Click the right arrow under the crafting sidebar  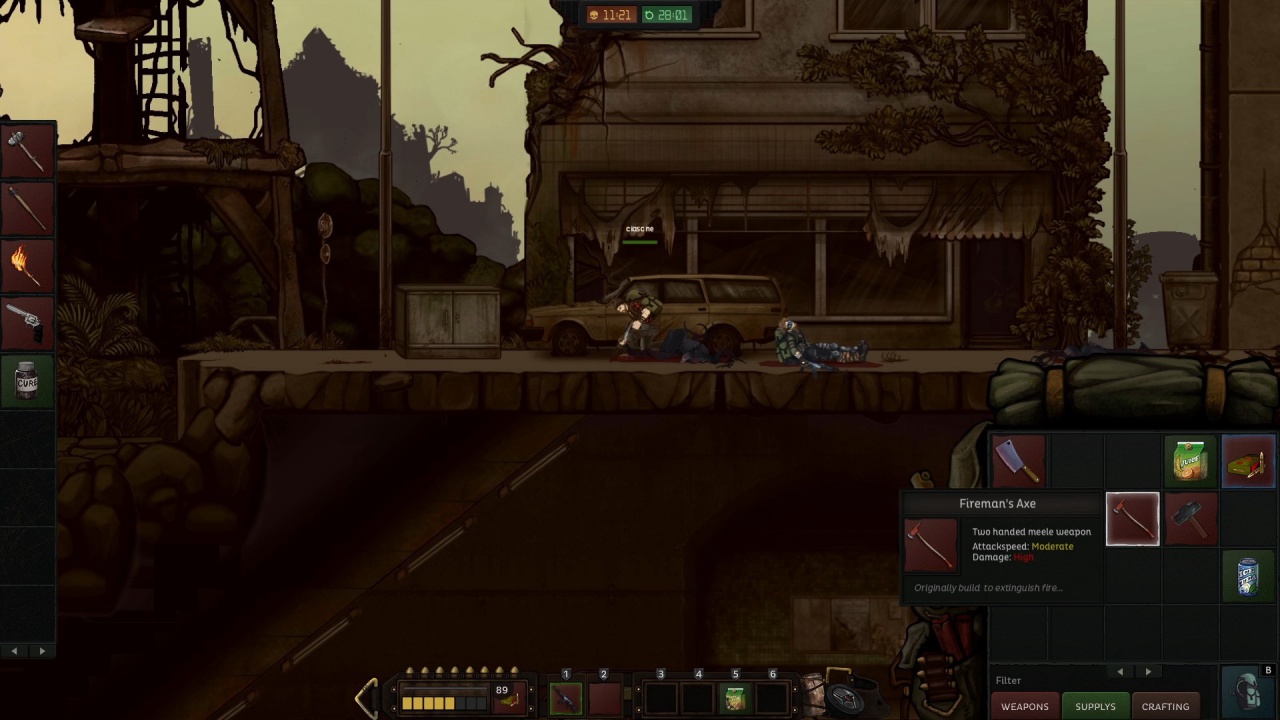(42, 650)
